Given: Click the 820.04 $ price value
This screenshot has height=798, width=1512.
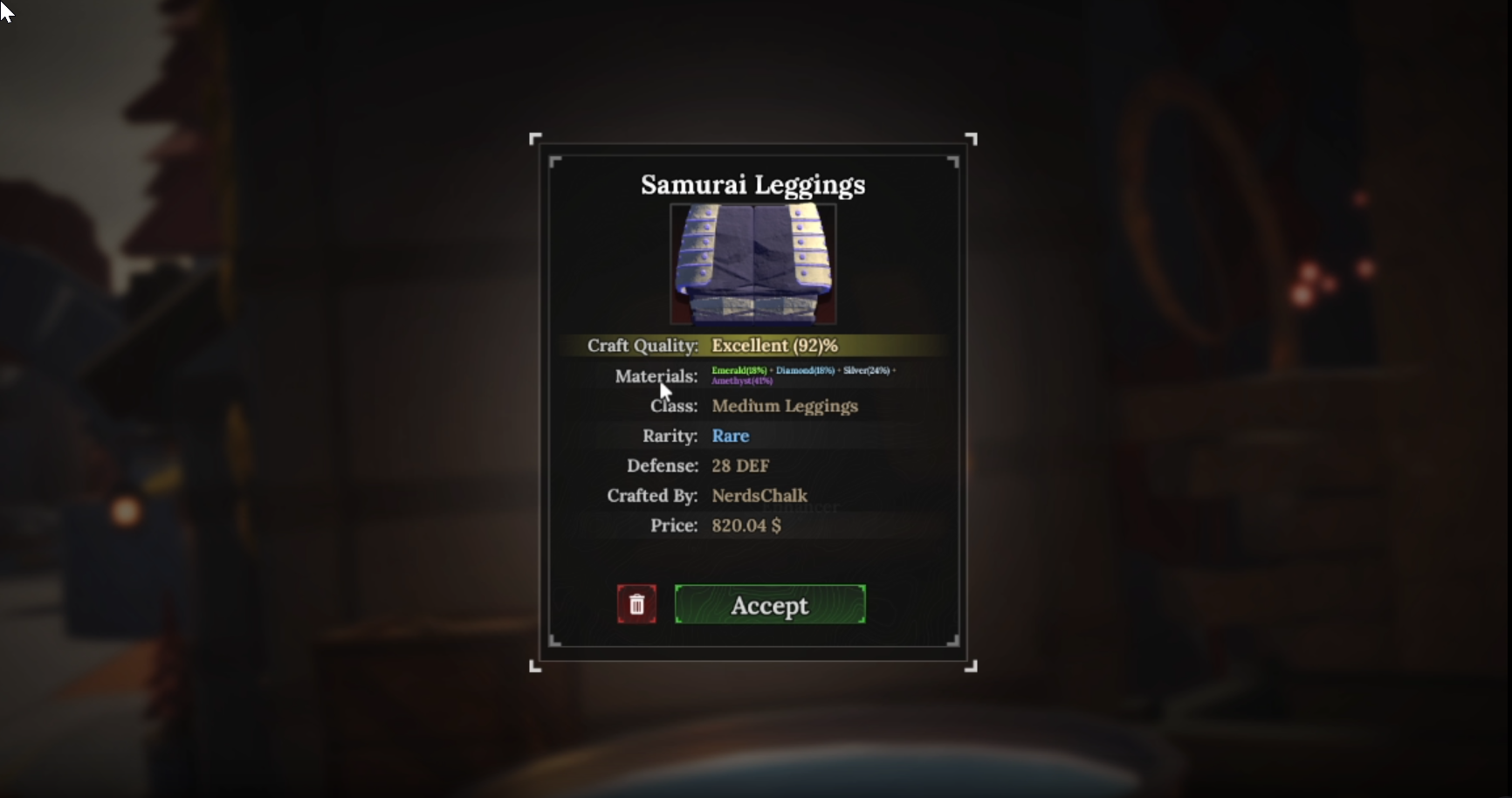Looking at the screenshot, I should (x=745, y=525).
